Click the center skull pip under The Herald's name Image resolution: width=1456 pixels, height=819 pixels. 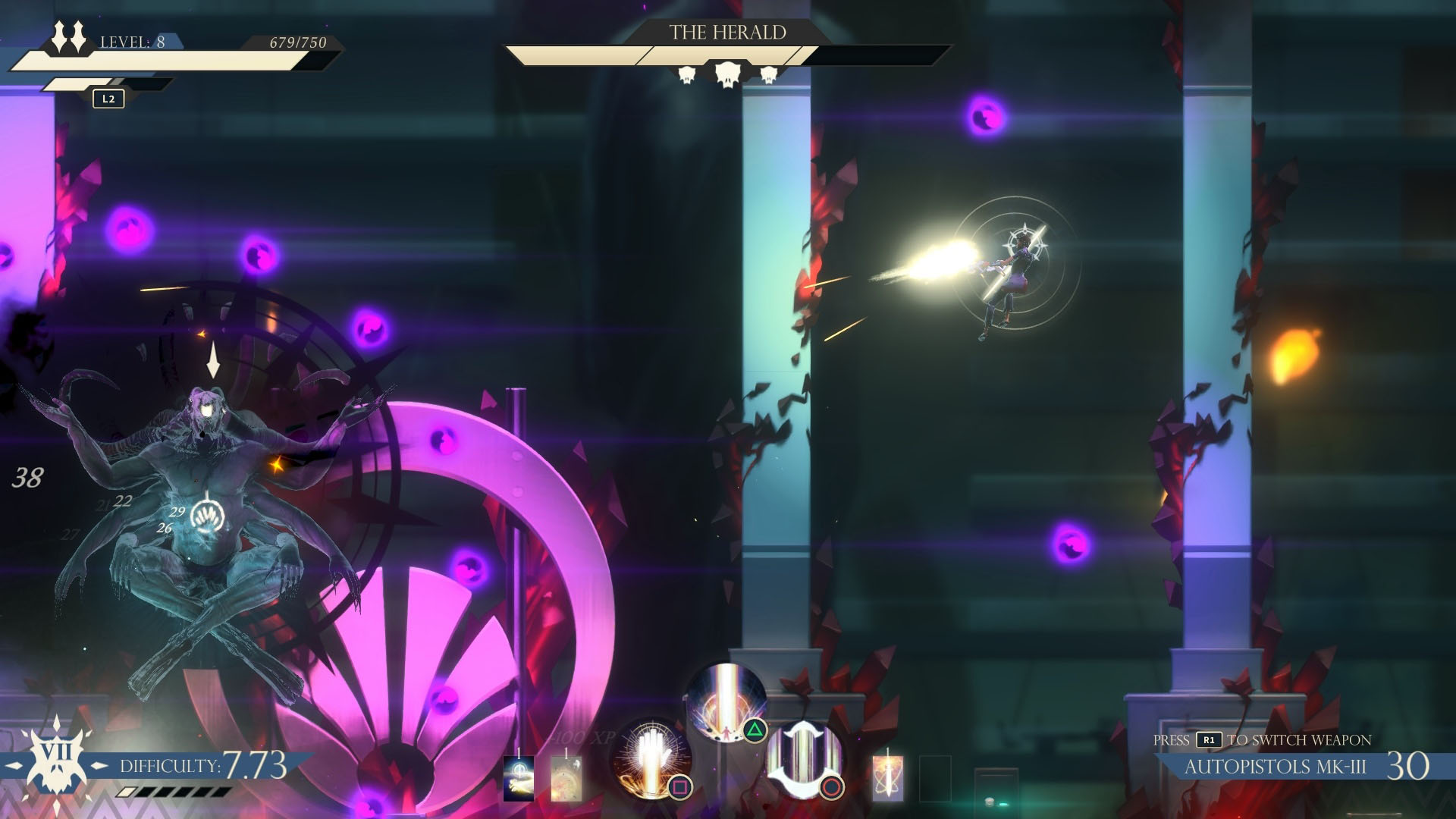(x=727, y=74)
